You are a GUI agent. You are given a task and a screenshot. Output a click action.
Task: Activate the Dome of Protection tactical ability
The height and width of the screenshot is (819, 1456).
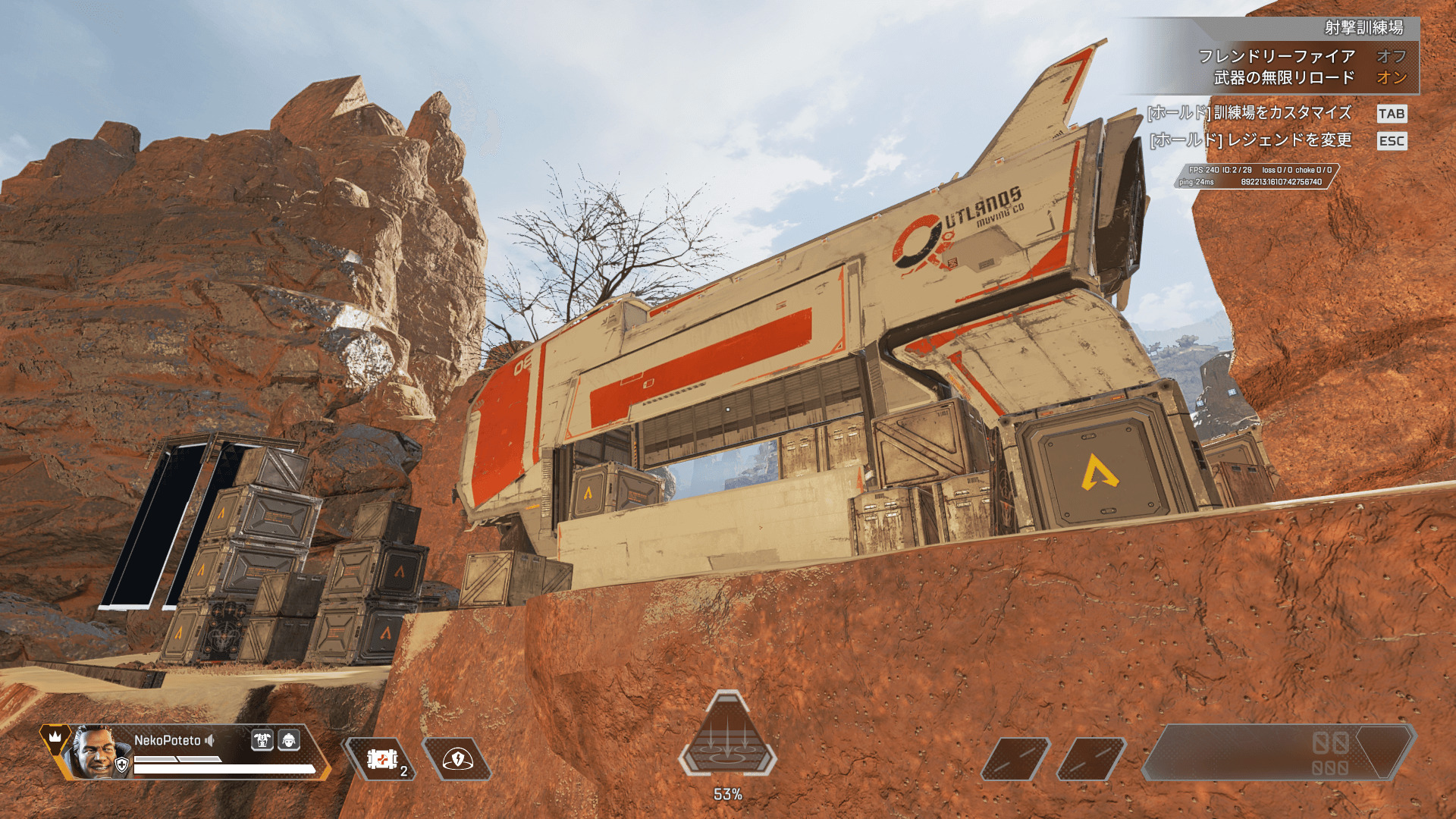point(457,758)
